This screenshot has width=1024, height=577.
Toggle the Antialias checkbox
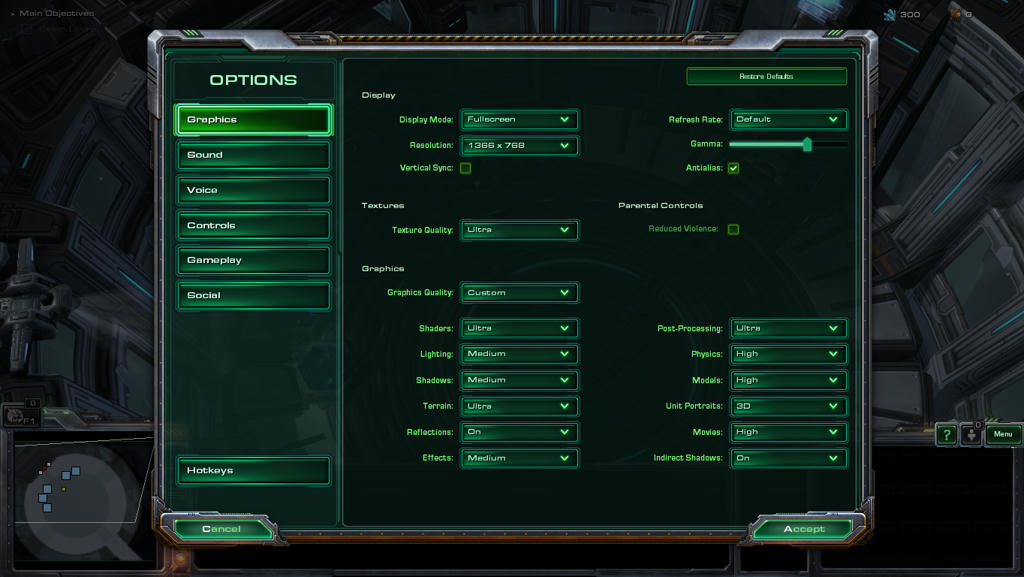click(733, 168)
